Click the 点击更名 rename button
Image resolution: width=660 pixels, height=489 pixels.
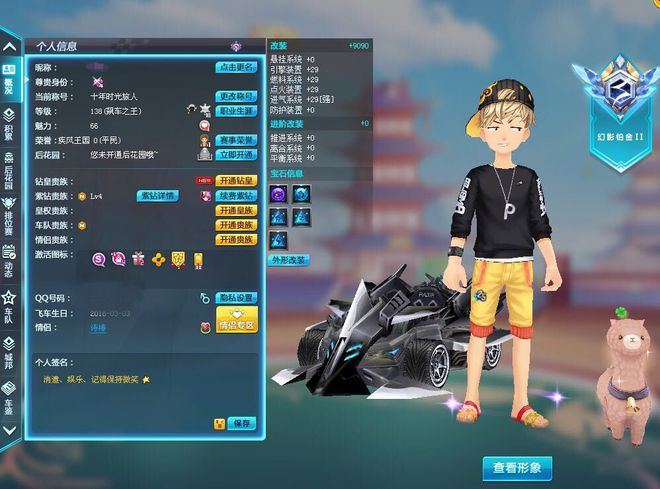tap(235, 67)
